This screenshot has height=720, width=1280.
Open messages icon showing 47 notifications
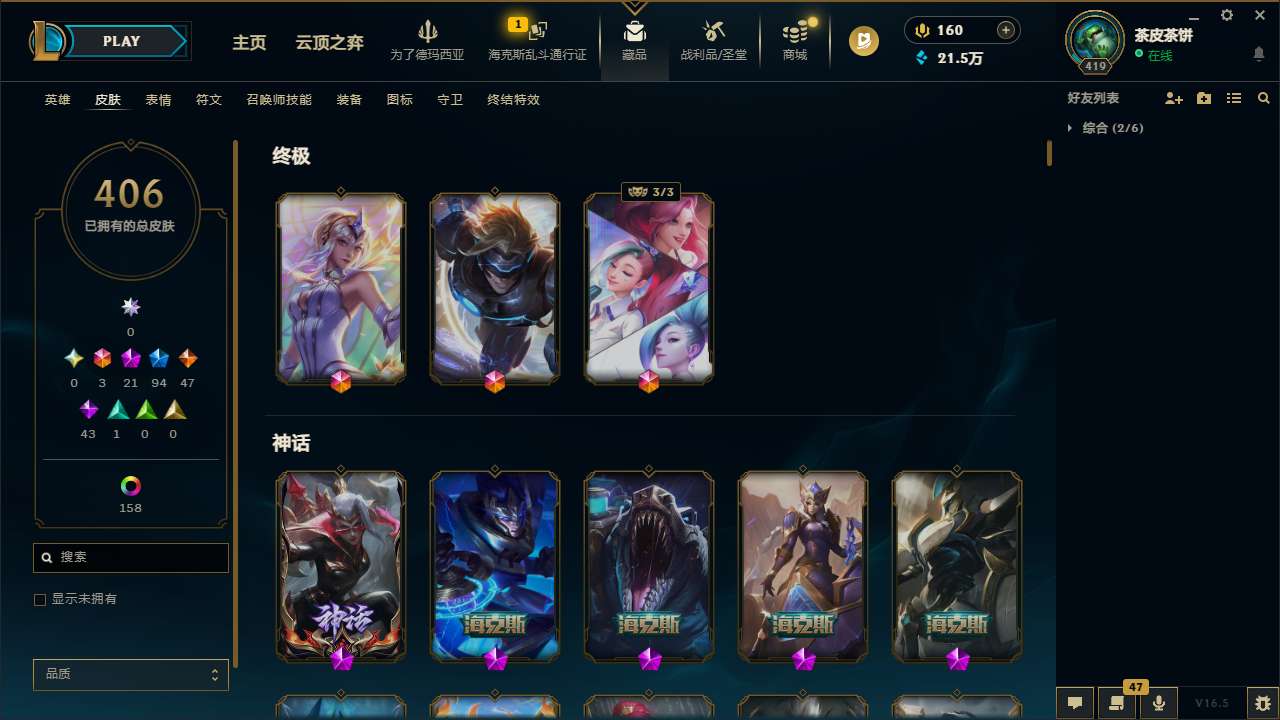(x=1116, y=703)
